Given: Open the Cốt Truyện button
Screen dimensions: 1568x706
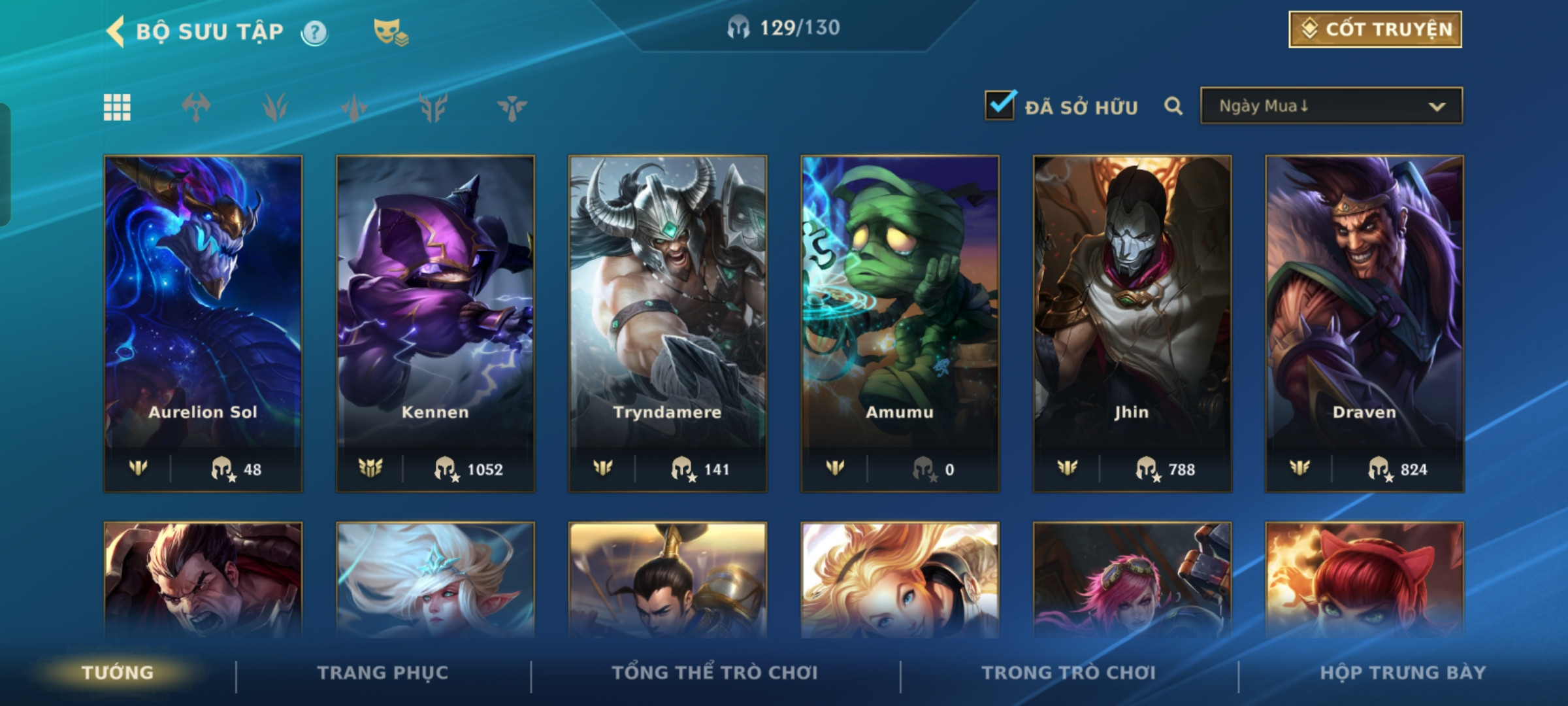Looking at the screenshot, I should click(1375, 29).
